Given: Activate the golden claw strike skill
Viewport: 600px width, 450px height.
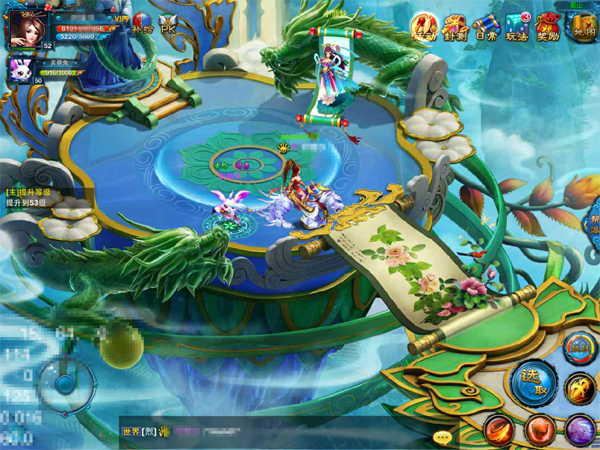Looking at the screenshot, I should pos(581,387).
